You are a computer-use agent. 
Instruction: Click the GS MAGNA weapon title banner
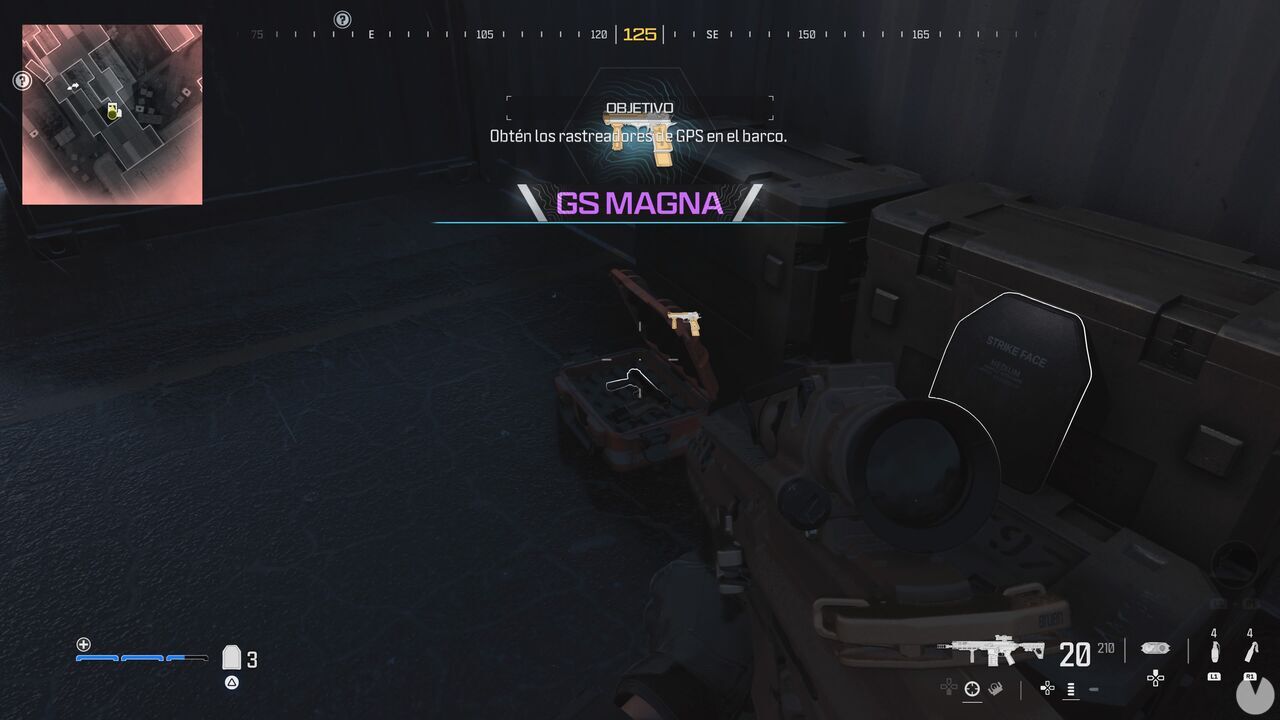coord(639,203)
